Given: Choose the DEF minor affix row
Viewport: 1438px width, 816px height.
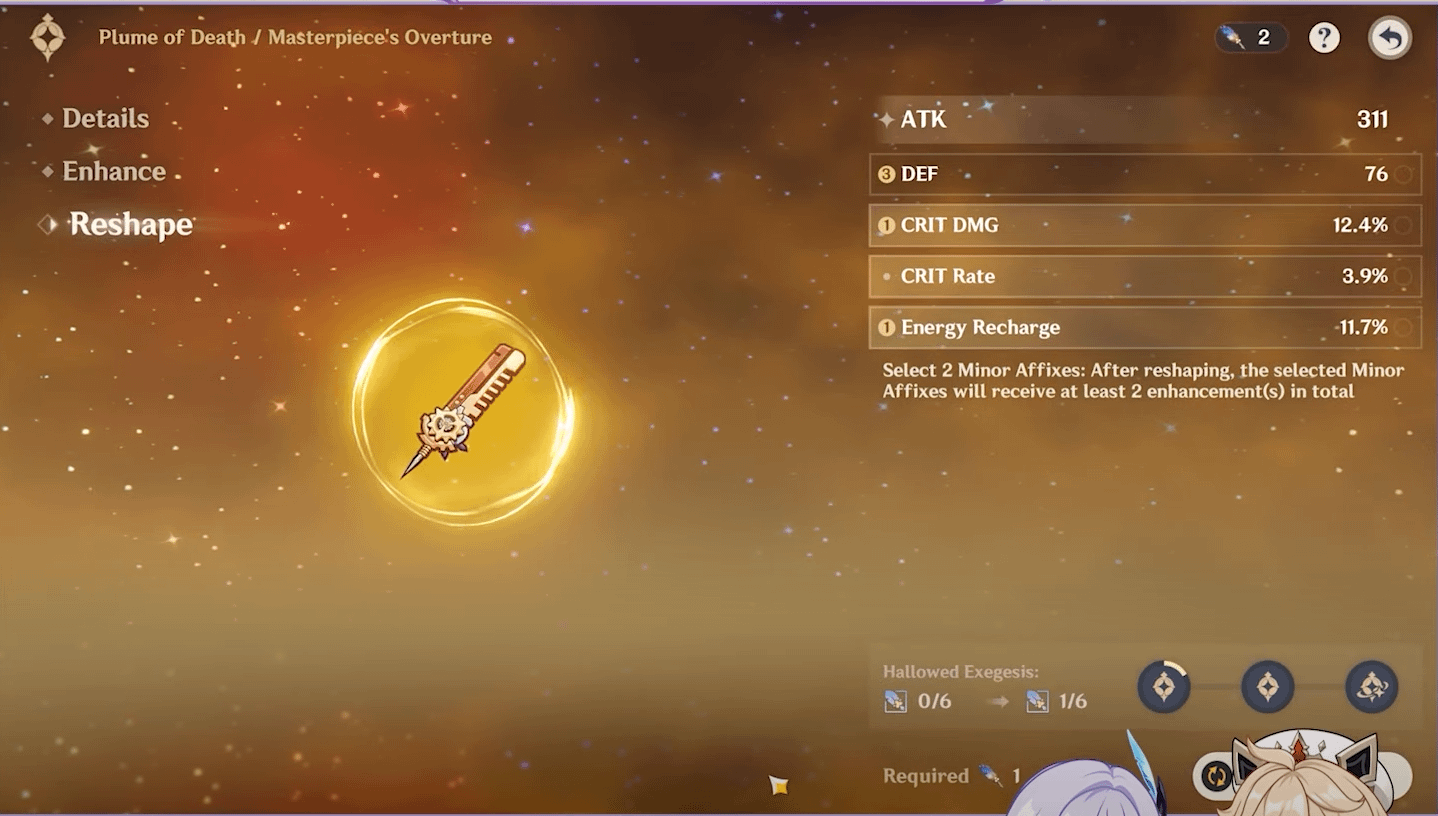Looking at the screenshot, I should (x=1144, y=174).
